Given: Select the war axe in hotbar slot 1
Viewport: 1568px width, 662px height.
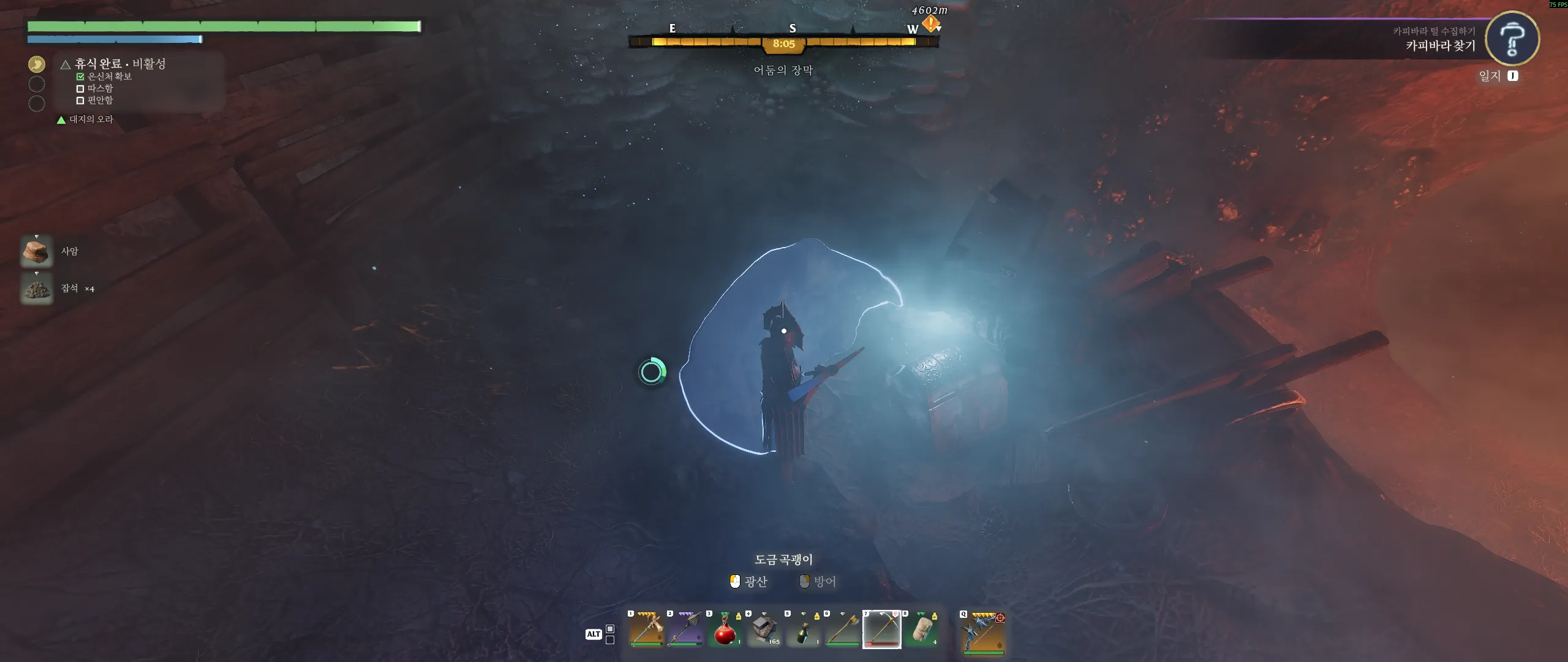Looking at the screenshot, I should (x=646, y=630).
